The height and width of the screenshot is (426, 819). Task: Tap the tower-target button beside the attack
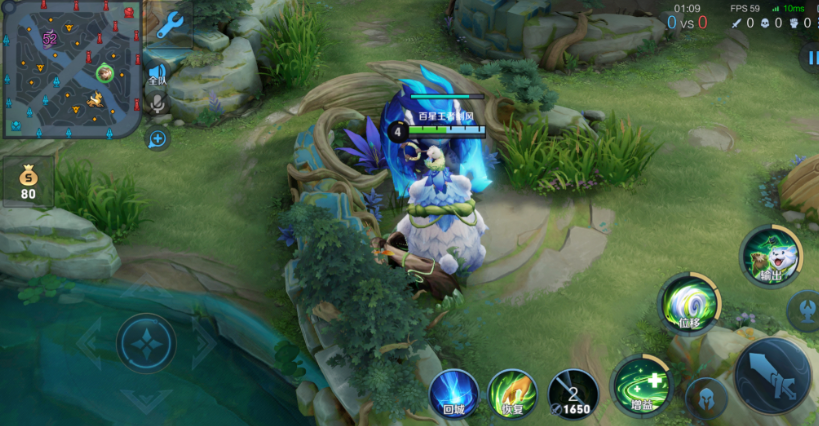point(804,309)
